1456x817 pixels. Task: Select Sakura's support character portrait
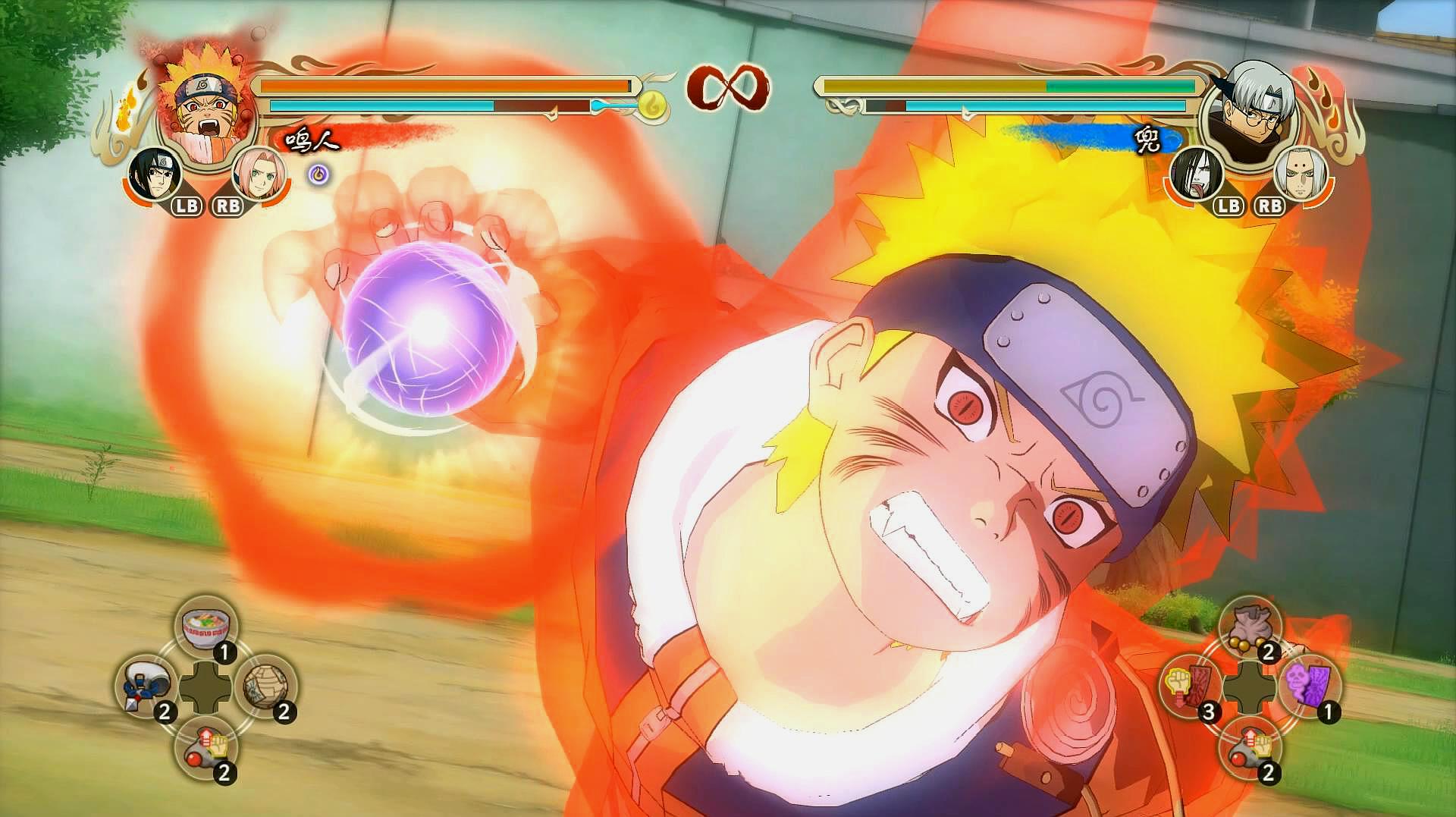tap(258, 174)
